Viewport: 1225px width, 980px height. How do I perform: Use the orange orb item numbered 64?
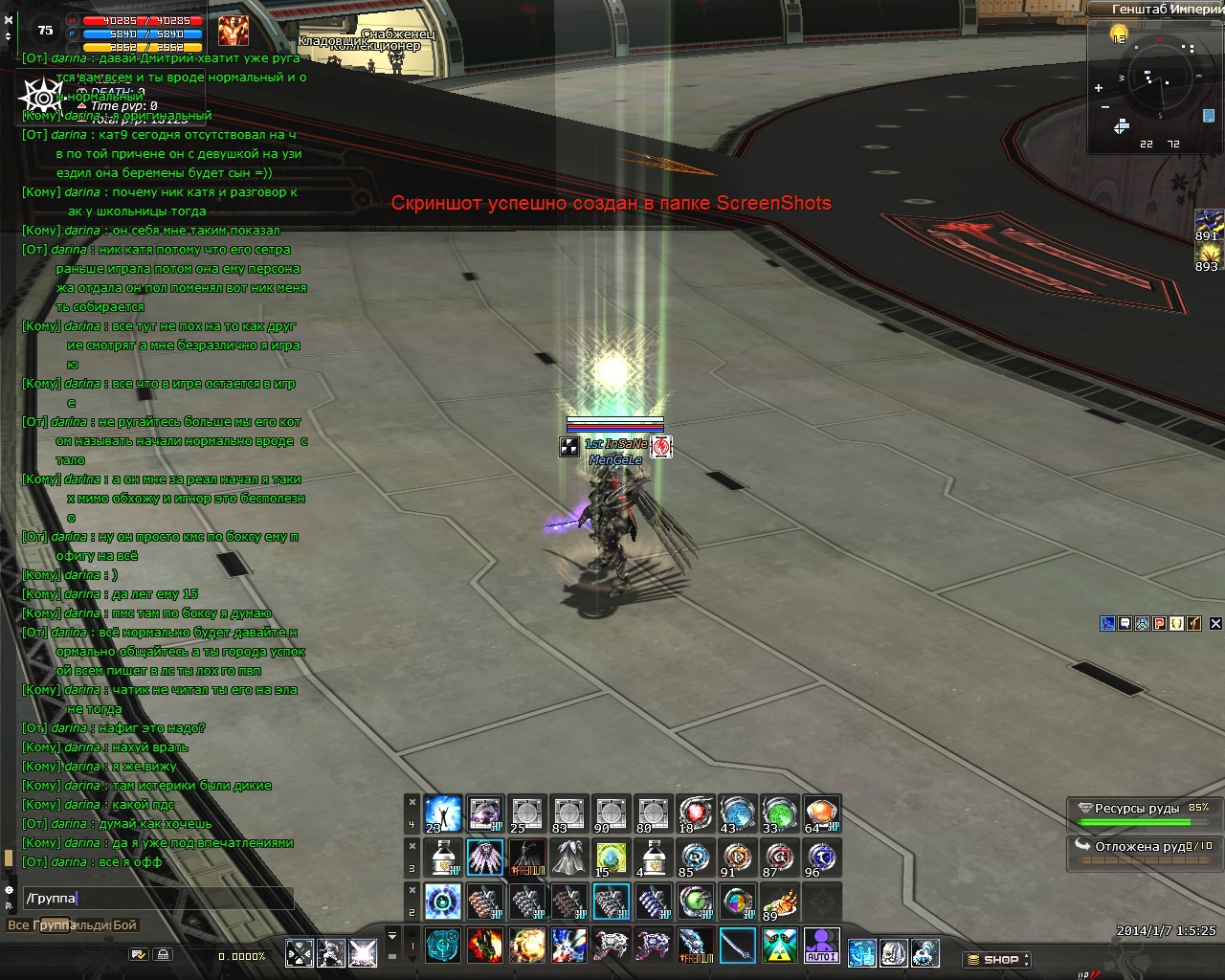(x=821, y=813)
